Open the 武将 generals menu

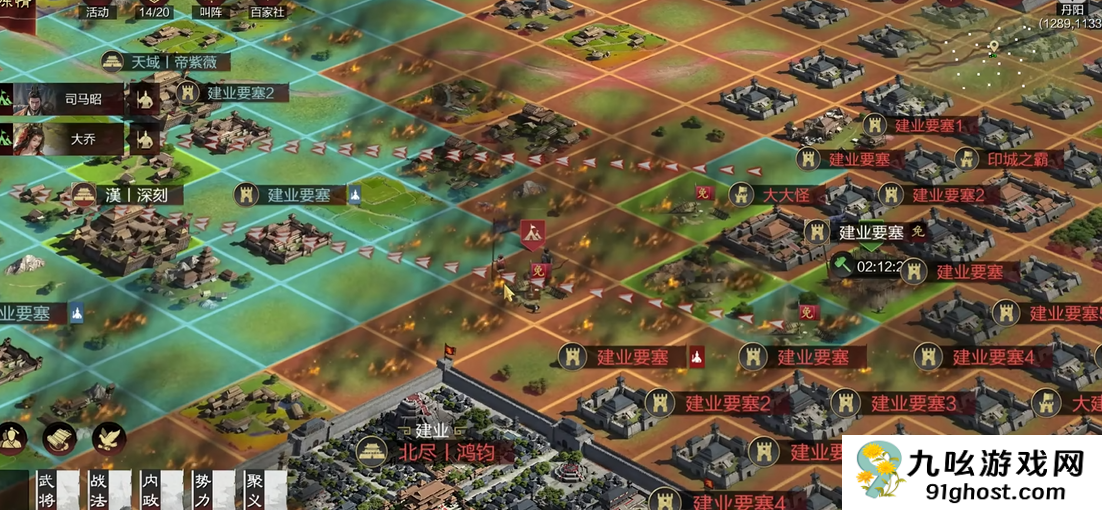click(x=45, y=488)
